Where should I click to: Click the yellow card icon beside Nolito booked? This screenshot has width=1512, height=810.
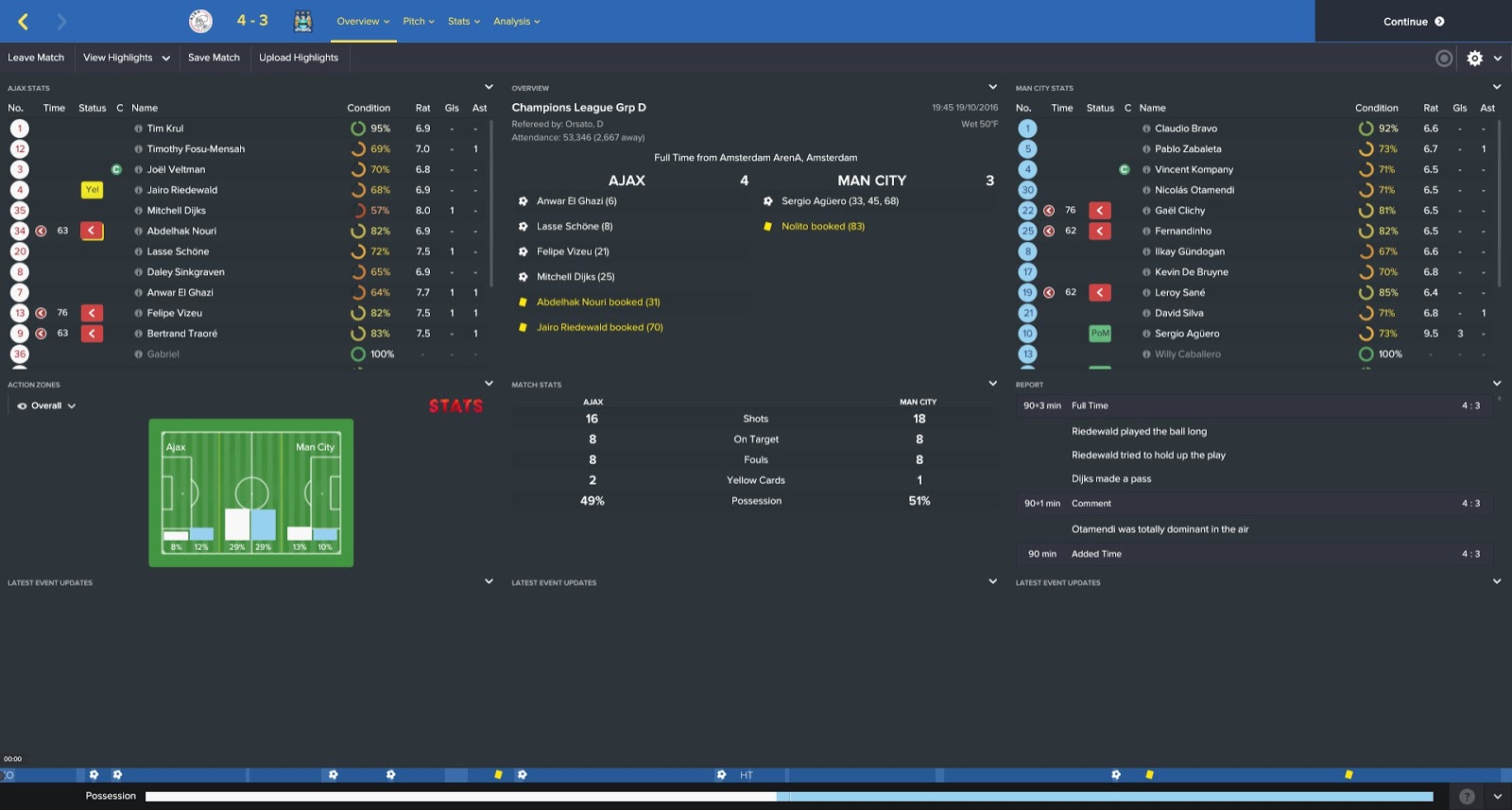(767, 226)
